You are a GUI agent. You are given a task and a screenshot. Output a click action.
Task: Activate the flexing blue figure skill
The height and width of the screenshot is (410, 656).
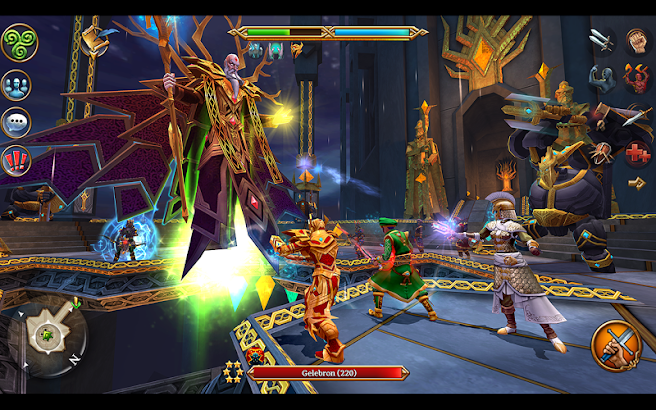600,78
